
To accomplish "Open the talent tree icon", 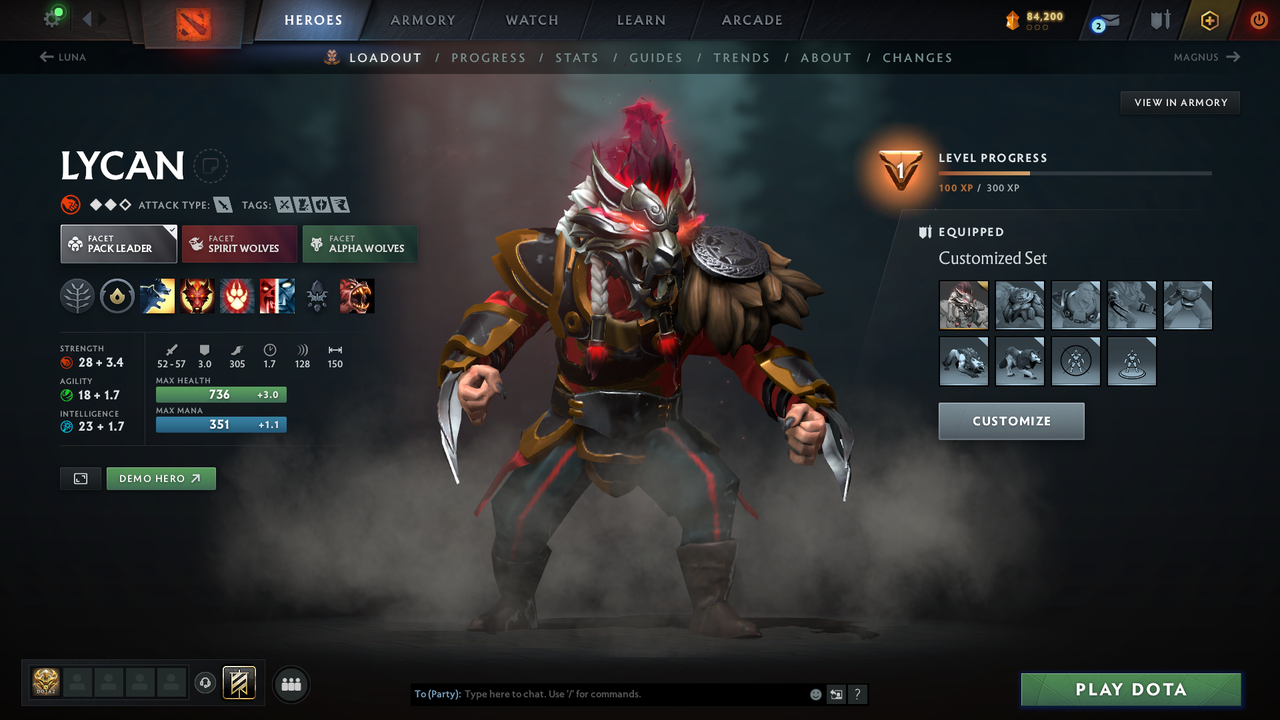I will pos(77,295).
